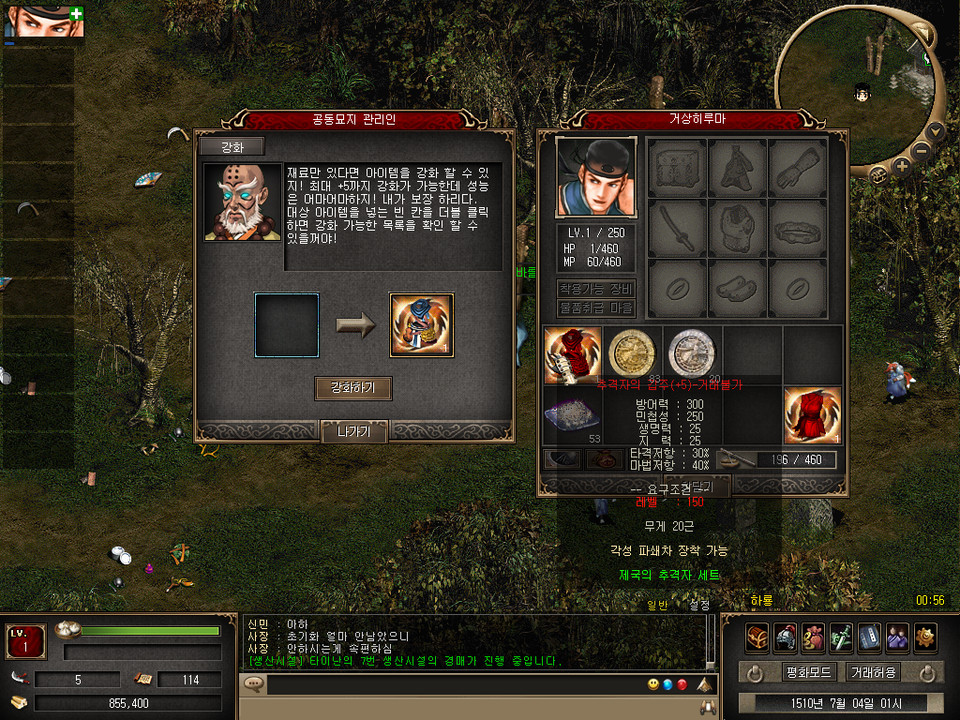960x720 pixels.
Task: Open settings with the gear icon
Action: [x=925, y=636]
